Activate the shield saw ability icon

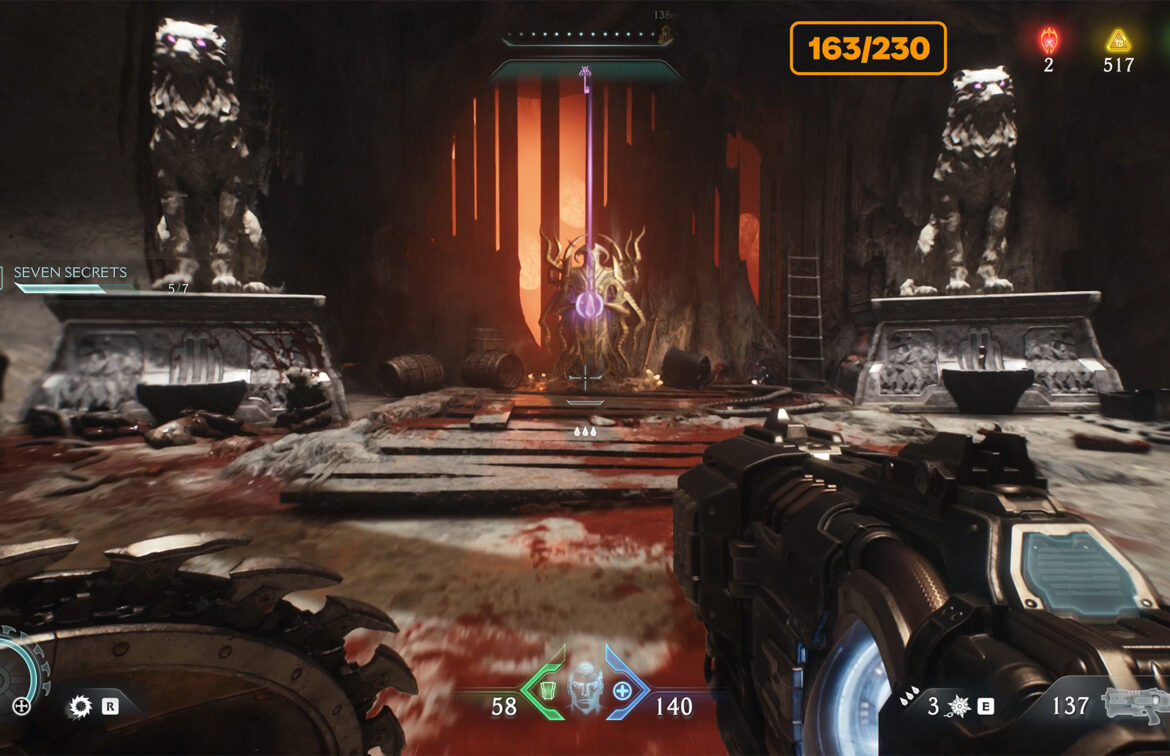tap(80, 707)
